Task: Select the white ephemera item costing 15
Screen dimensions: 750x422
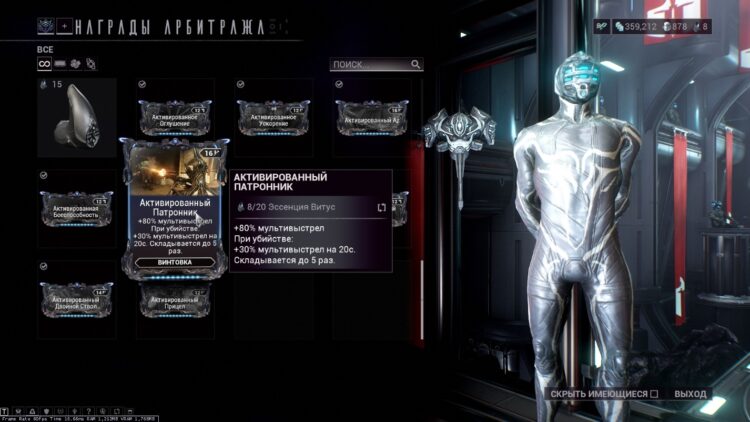Action: (76, 118)
